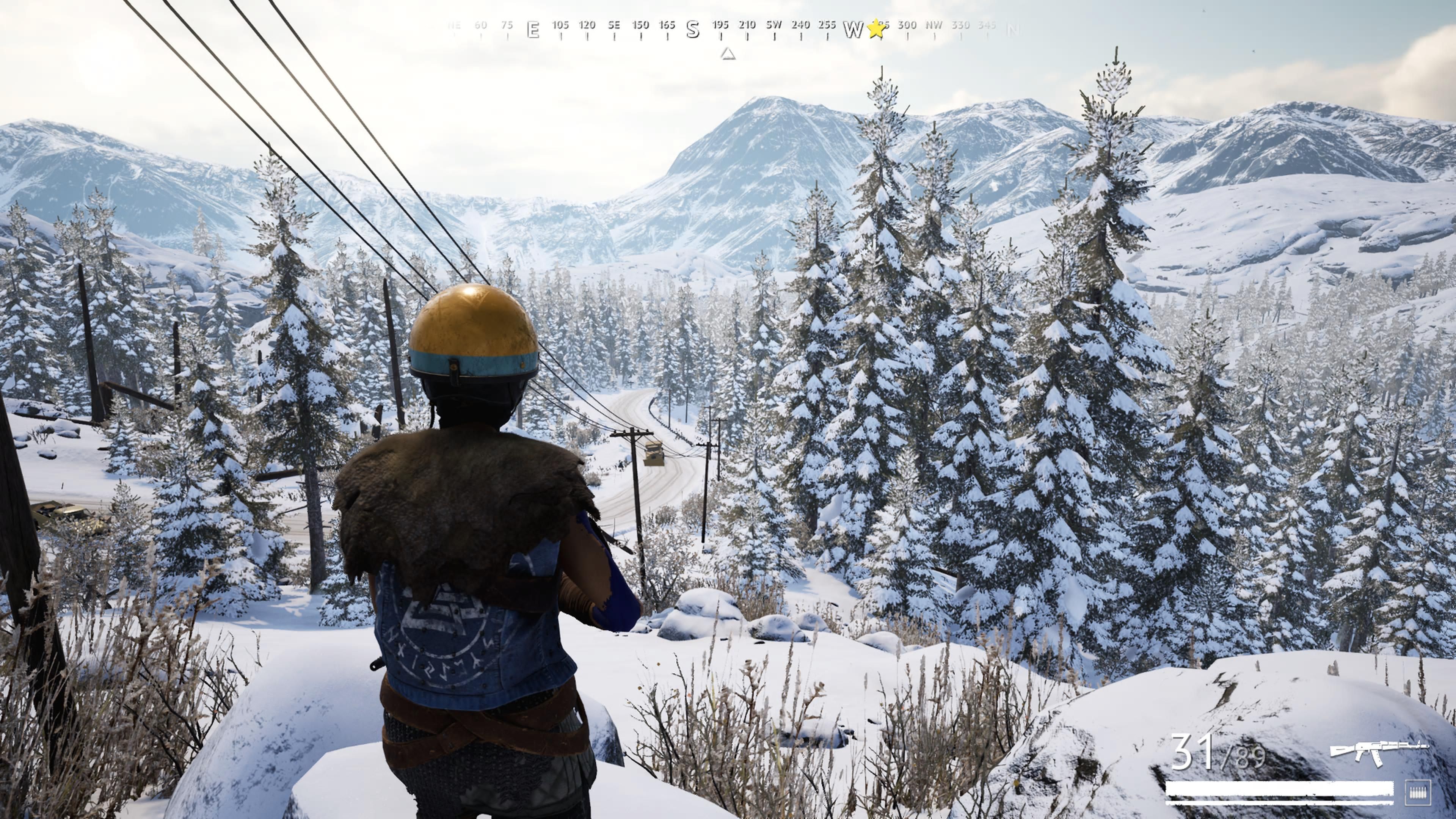This screenshot has height=819, width=1456.
Task: Click the yellow star marker on the compass
Action: point(875,29)
